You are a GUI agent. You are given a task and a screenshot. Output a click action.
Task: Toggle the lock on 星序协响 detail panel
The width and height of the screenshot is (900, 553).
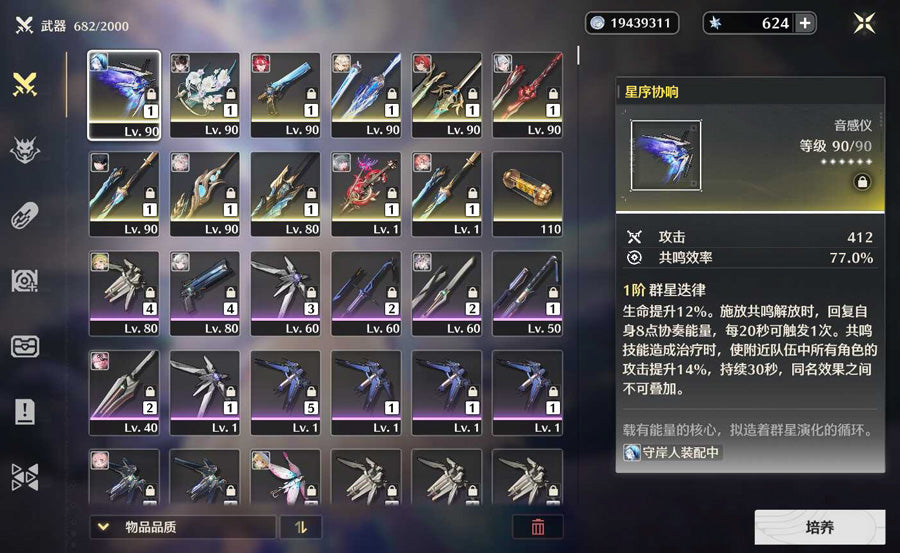[859, 181]
